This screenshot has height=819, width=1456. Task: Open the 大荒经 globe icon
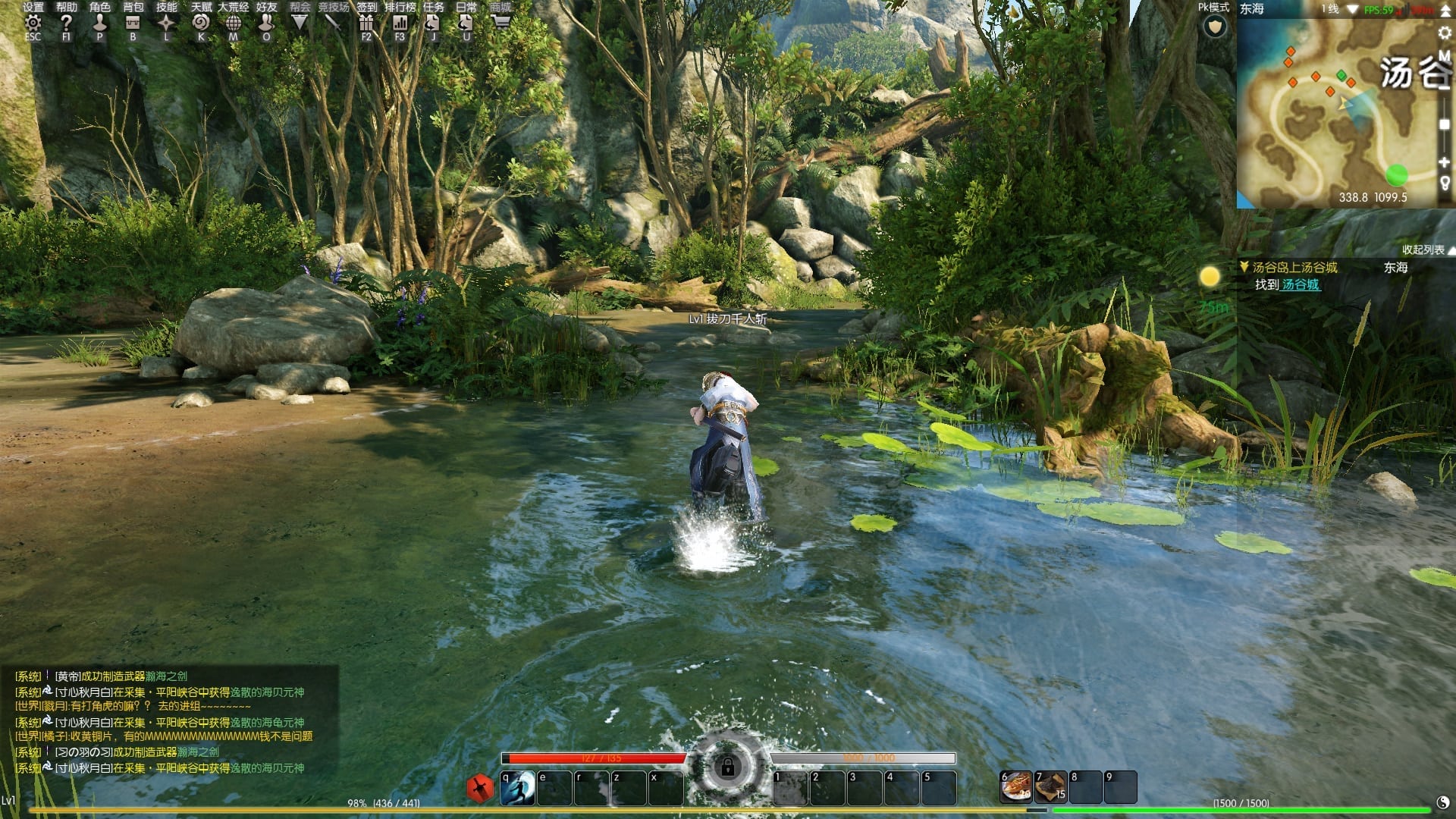coord(233,24)
